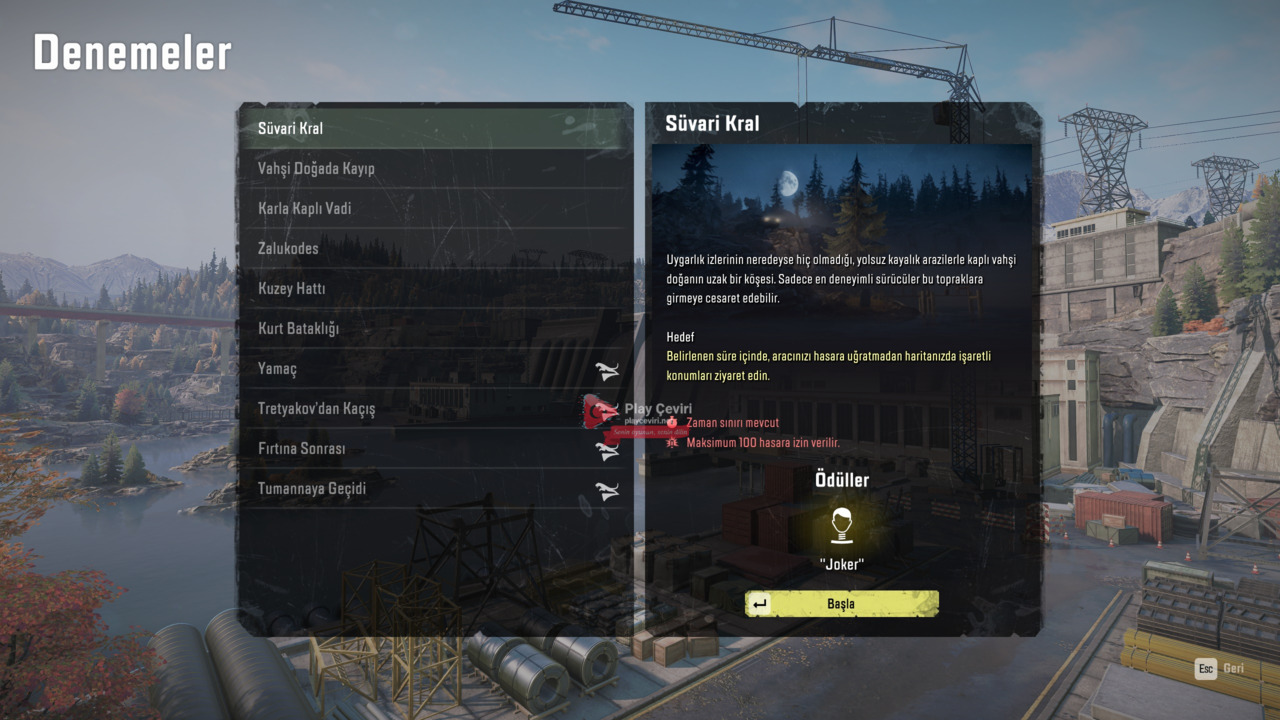The image size is (1280, 720).
Task: Click the Süvari Kral preview image
Action: [841, 192]
